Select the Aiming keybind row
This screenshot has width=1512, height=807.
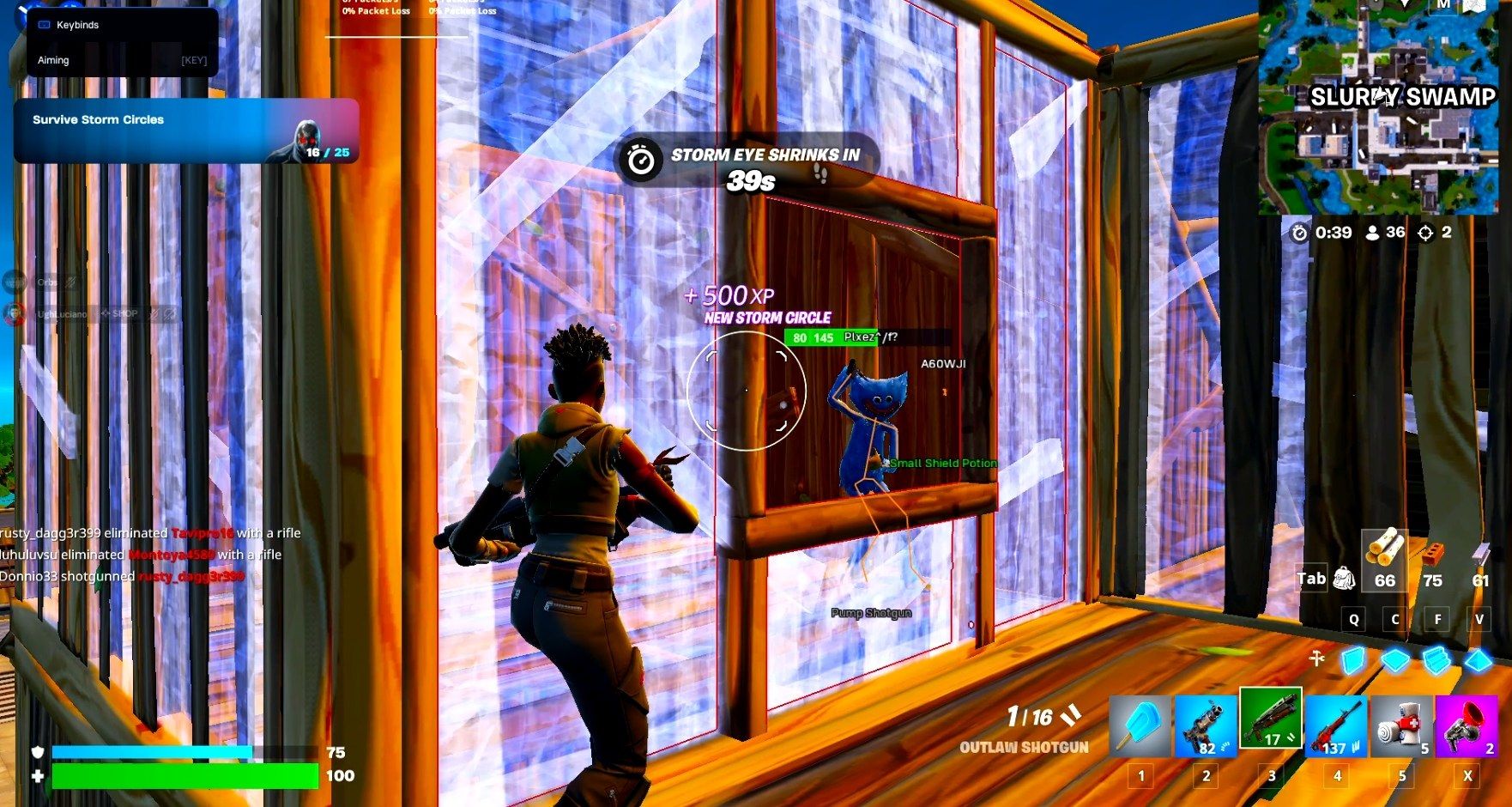coord(122,60)
